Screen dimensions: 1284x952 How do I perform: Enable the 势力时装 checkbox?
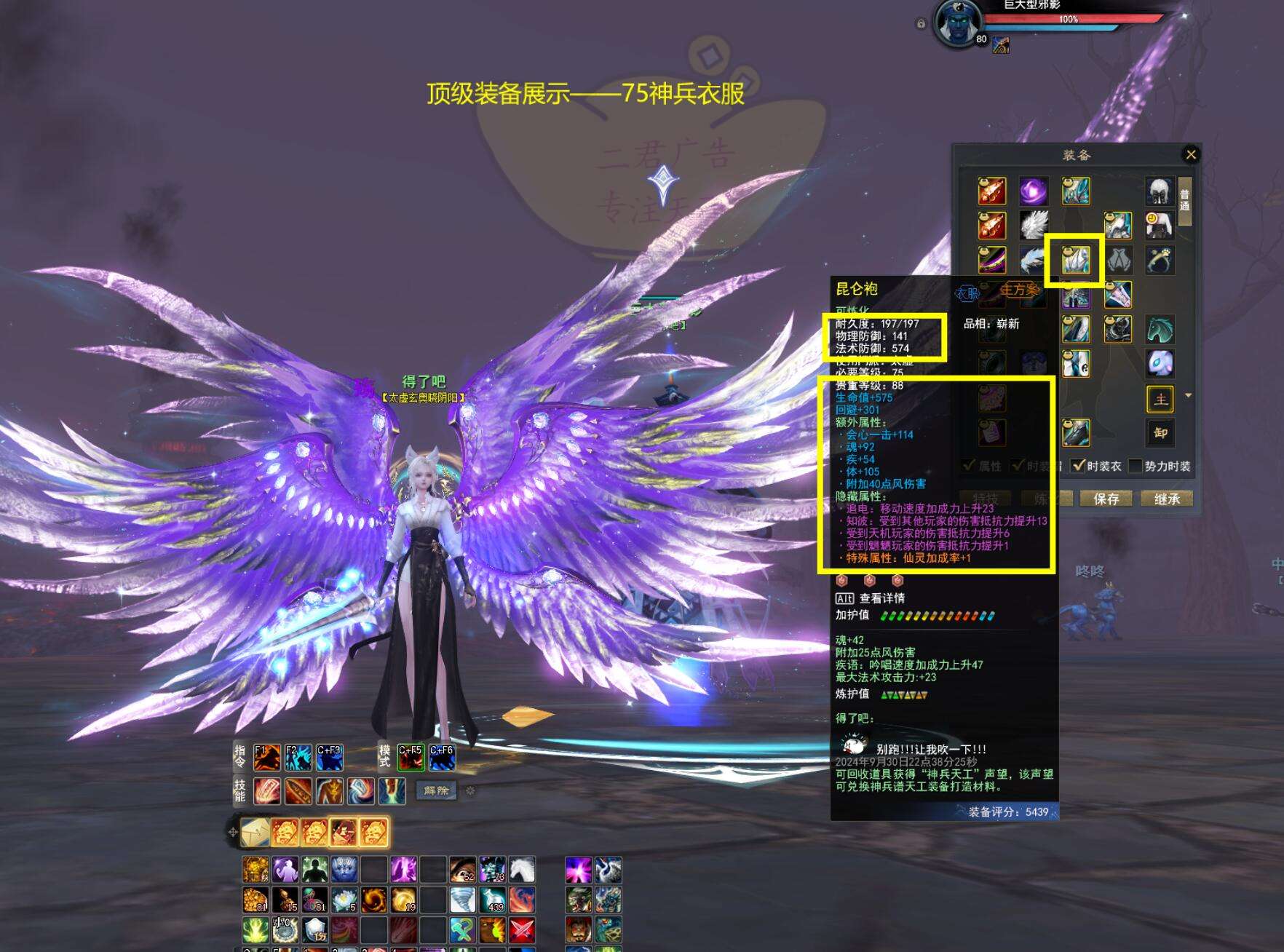pyautogui.click(x=1135, y=466)
